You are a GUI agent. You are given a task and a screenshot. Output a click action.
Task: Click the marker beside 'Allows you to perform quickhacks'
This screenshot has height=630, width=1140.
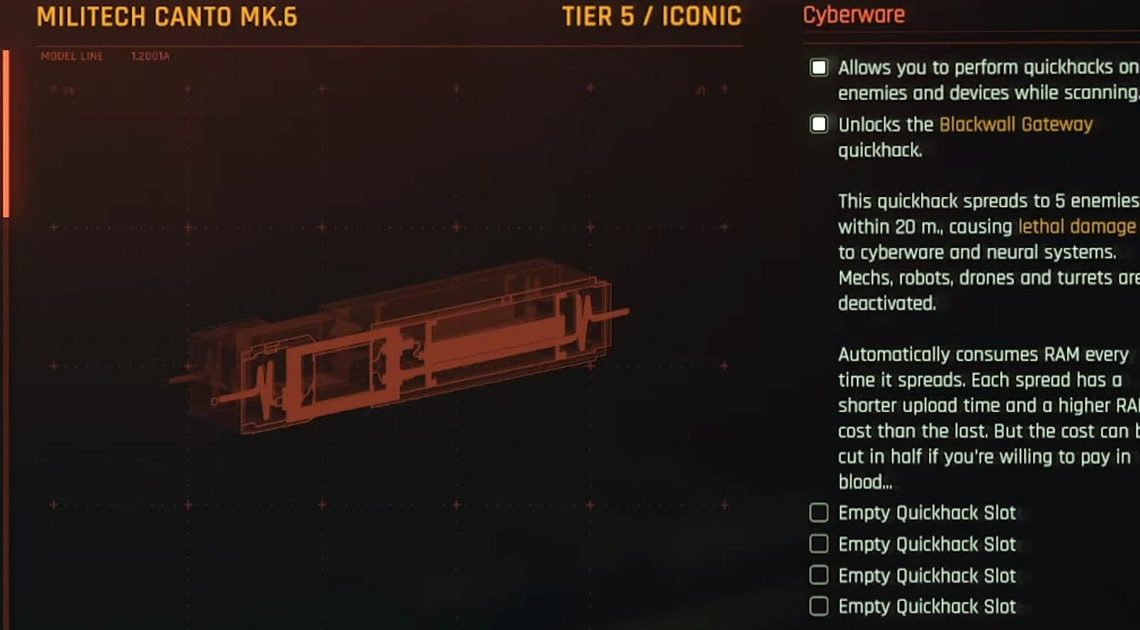click(819, 68)
